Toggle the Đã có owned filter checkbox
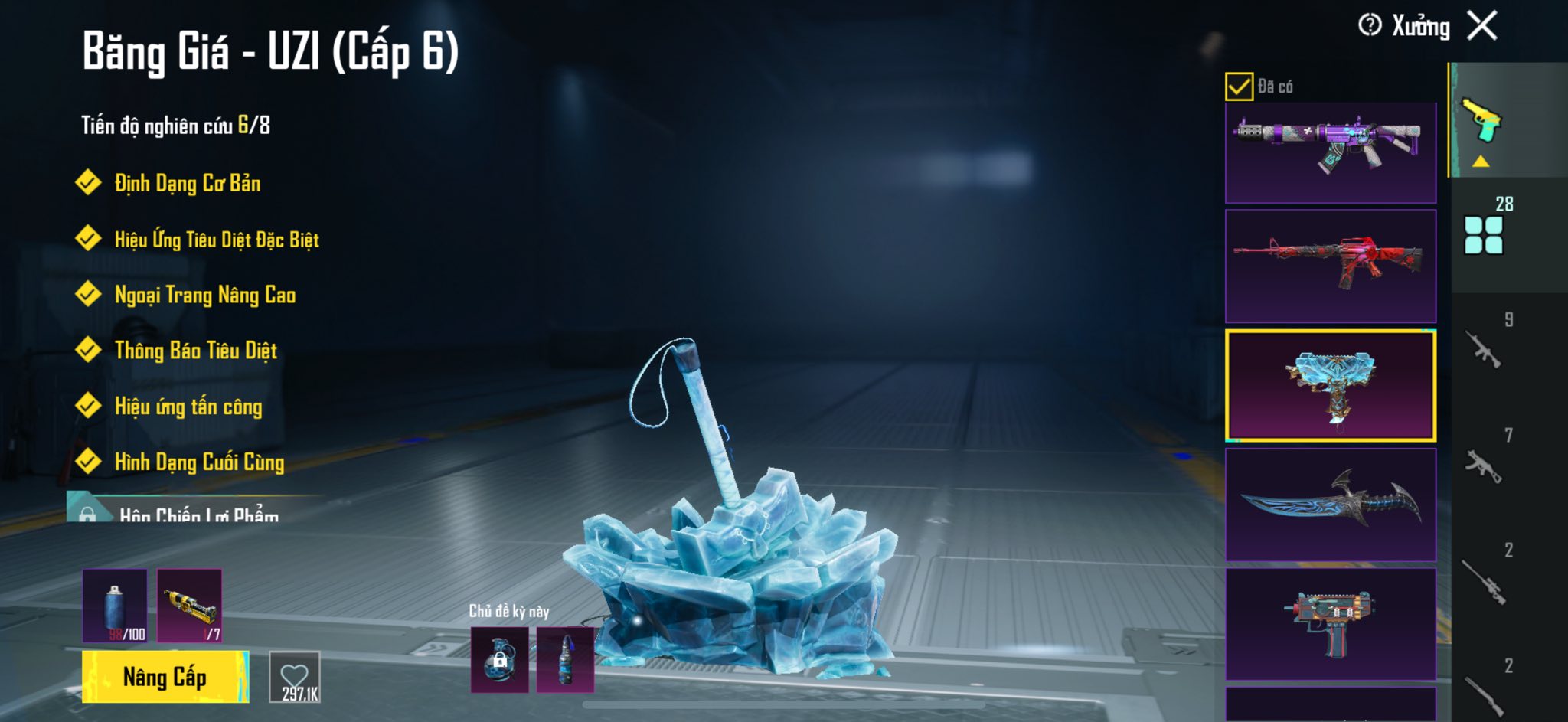The width and height of the screenshot is (1568, 722). click(1239, 87)
